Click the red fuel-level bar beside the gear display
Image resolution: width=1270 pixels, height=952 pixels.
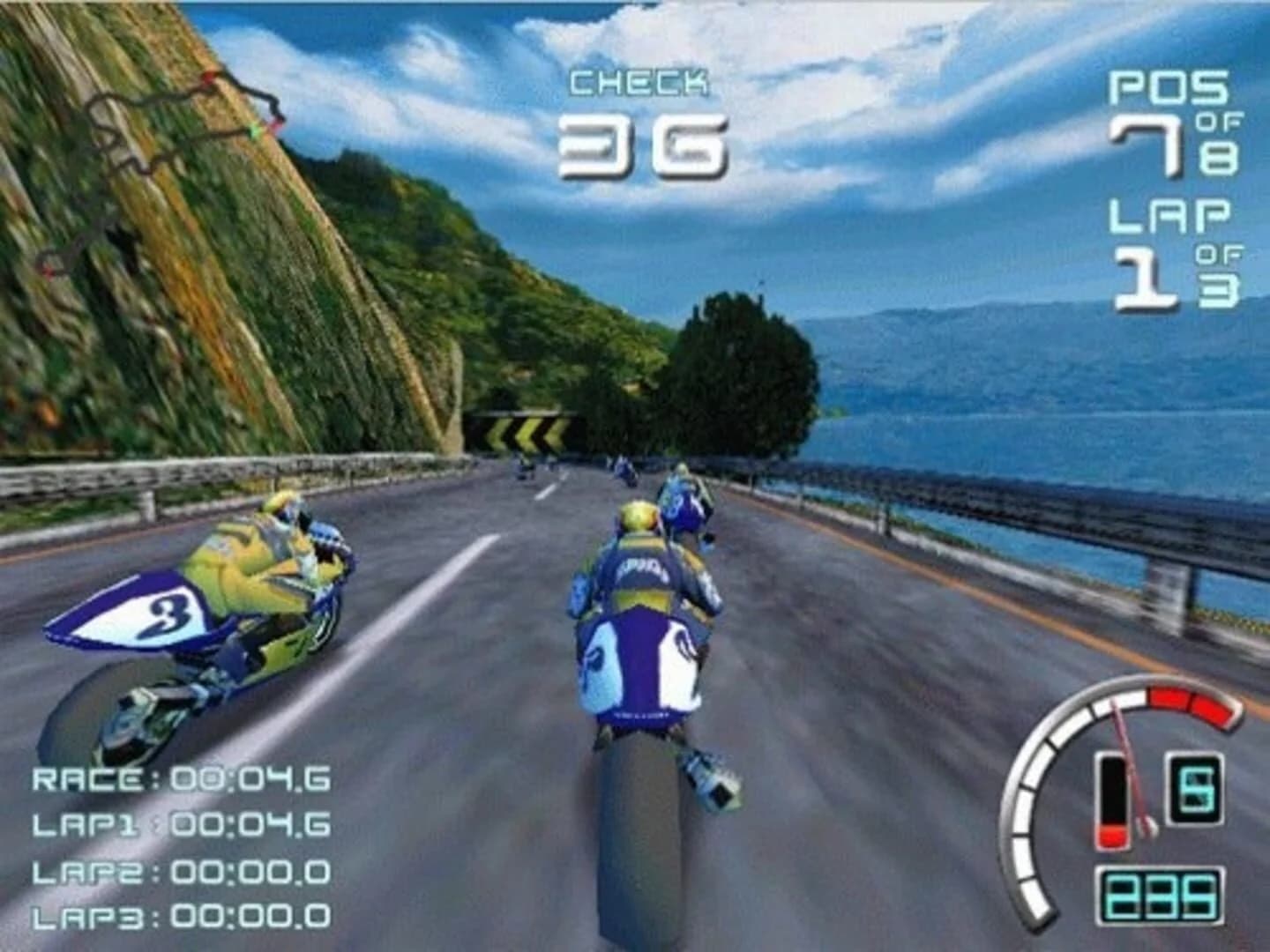(1113, 837)
